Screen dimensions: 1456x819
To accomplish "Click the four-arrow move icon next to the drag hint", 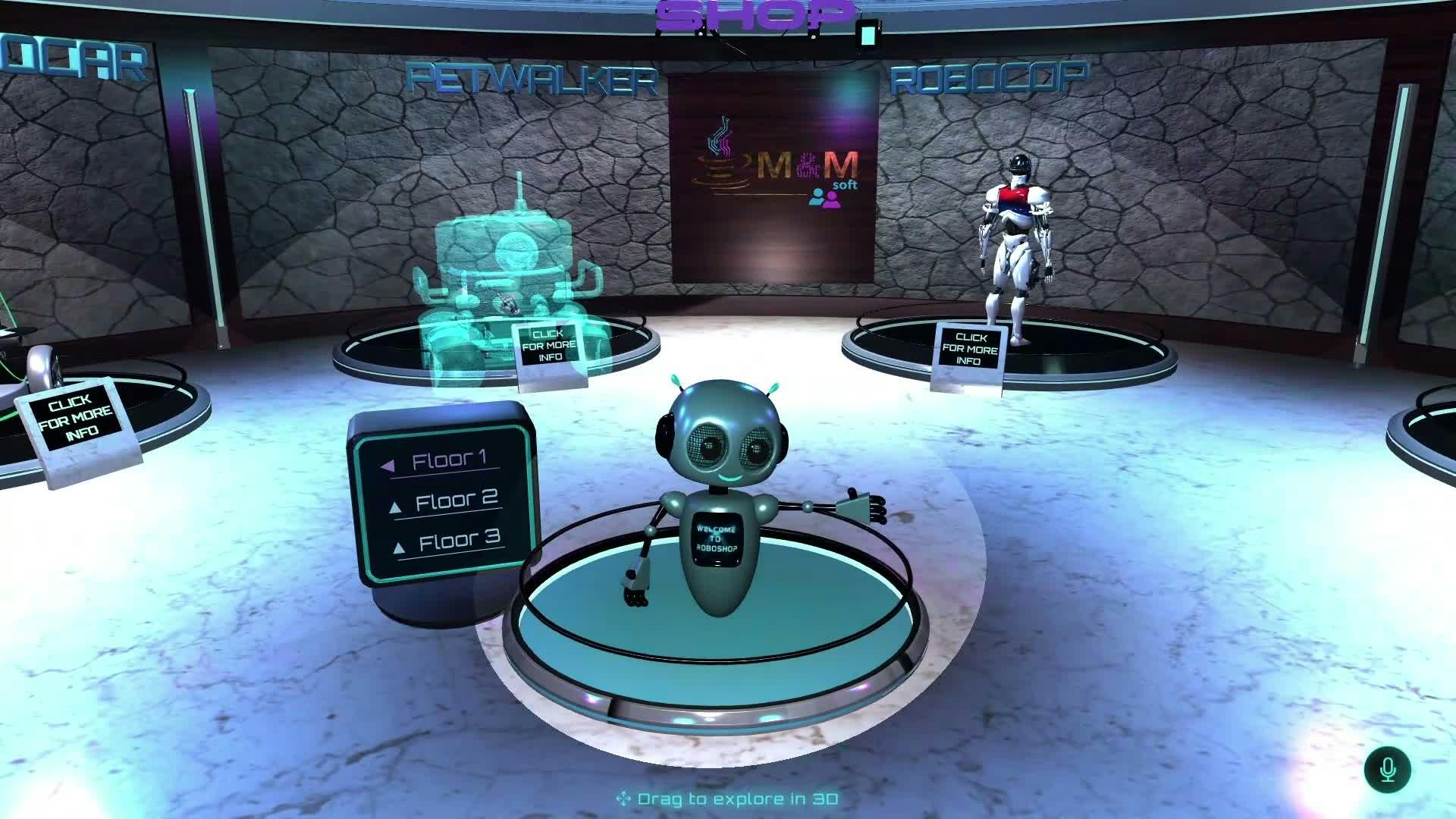I will click(623, 798).
